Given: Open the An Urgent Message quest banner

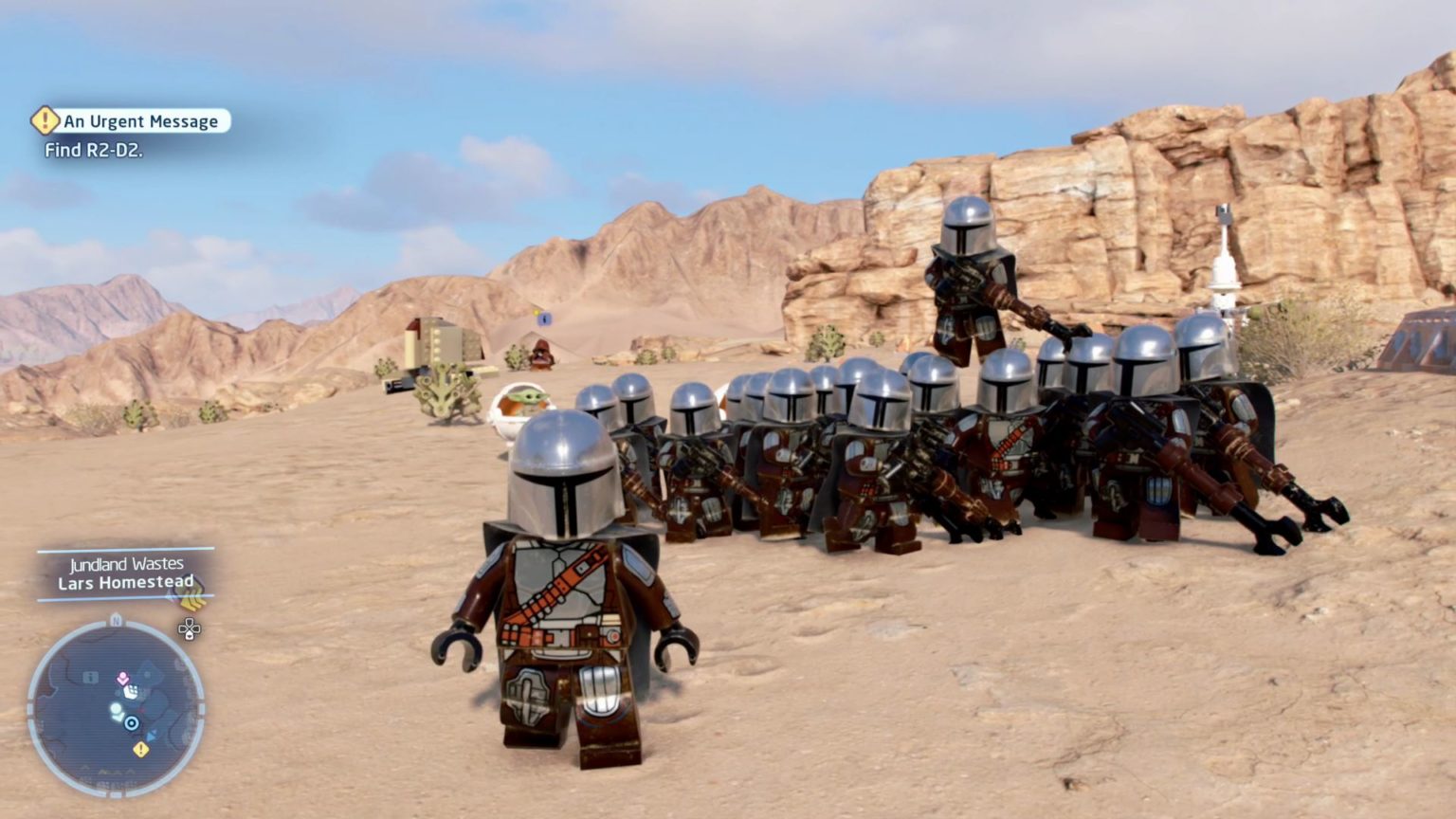Looking at the screenshot, I should click(x=140, y=120).
